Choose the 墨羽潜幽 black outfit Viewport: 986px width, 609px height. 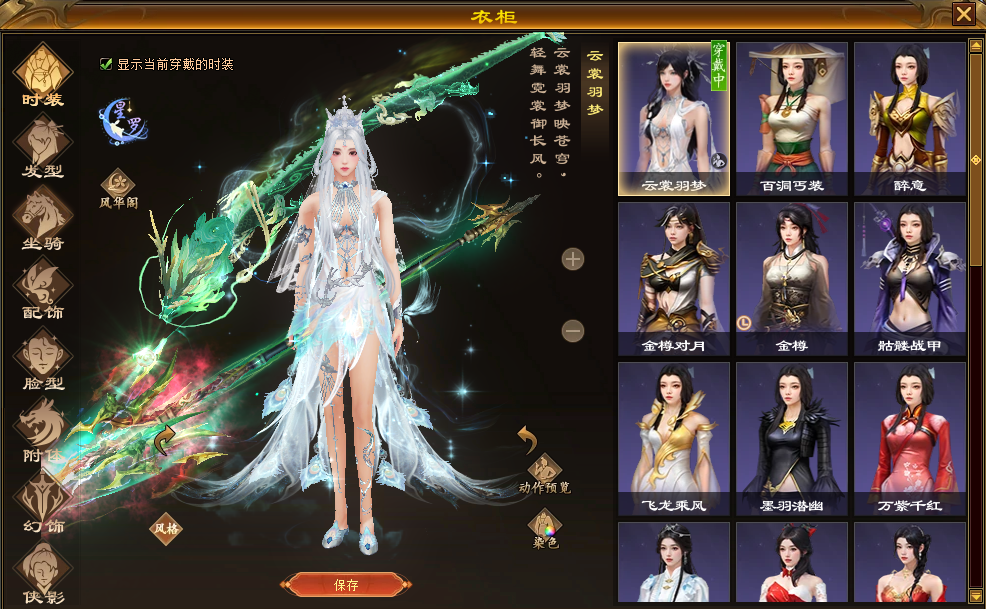pyautogui.click(x=791, y=438)
